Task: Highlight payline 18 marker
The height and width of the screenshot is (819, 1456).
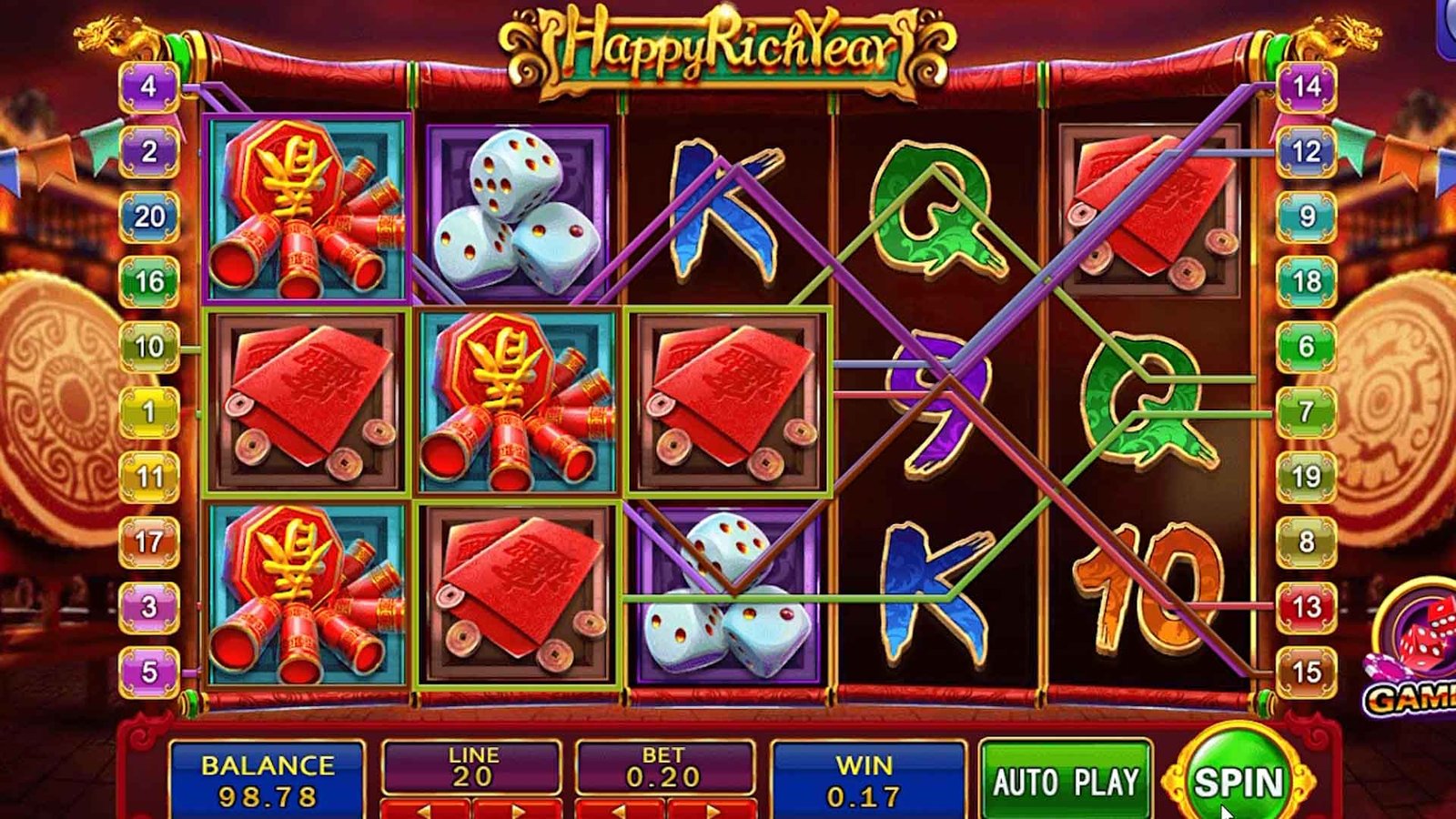Action: point(1307,282)
